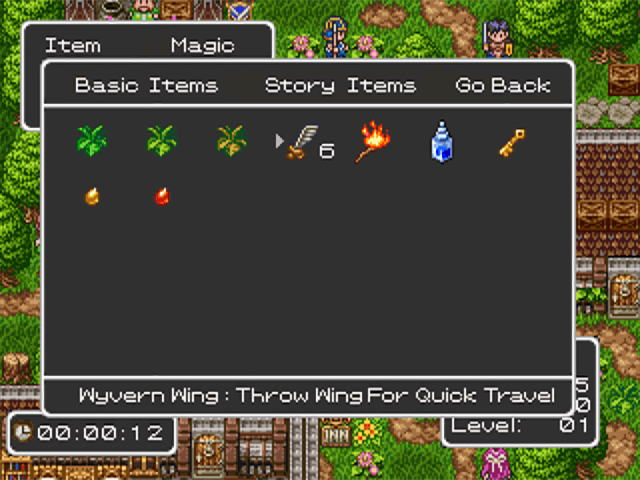Open the Story Items tab

(340, 85)
